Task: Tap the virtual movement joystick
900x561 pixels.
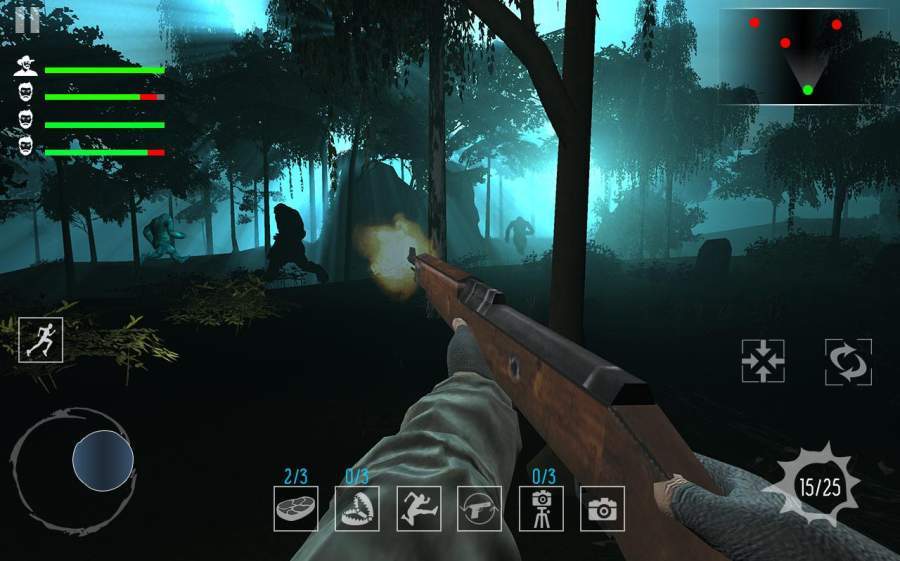Action: point(102,461)
